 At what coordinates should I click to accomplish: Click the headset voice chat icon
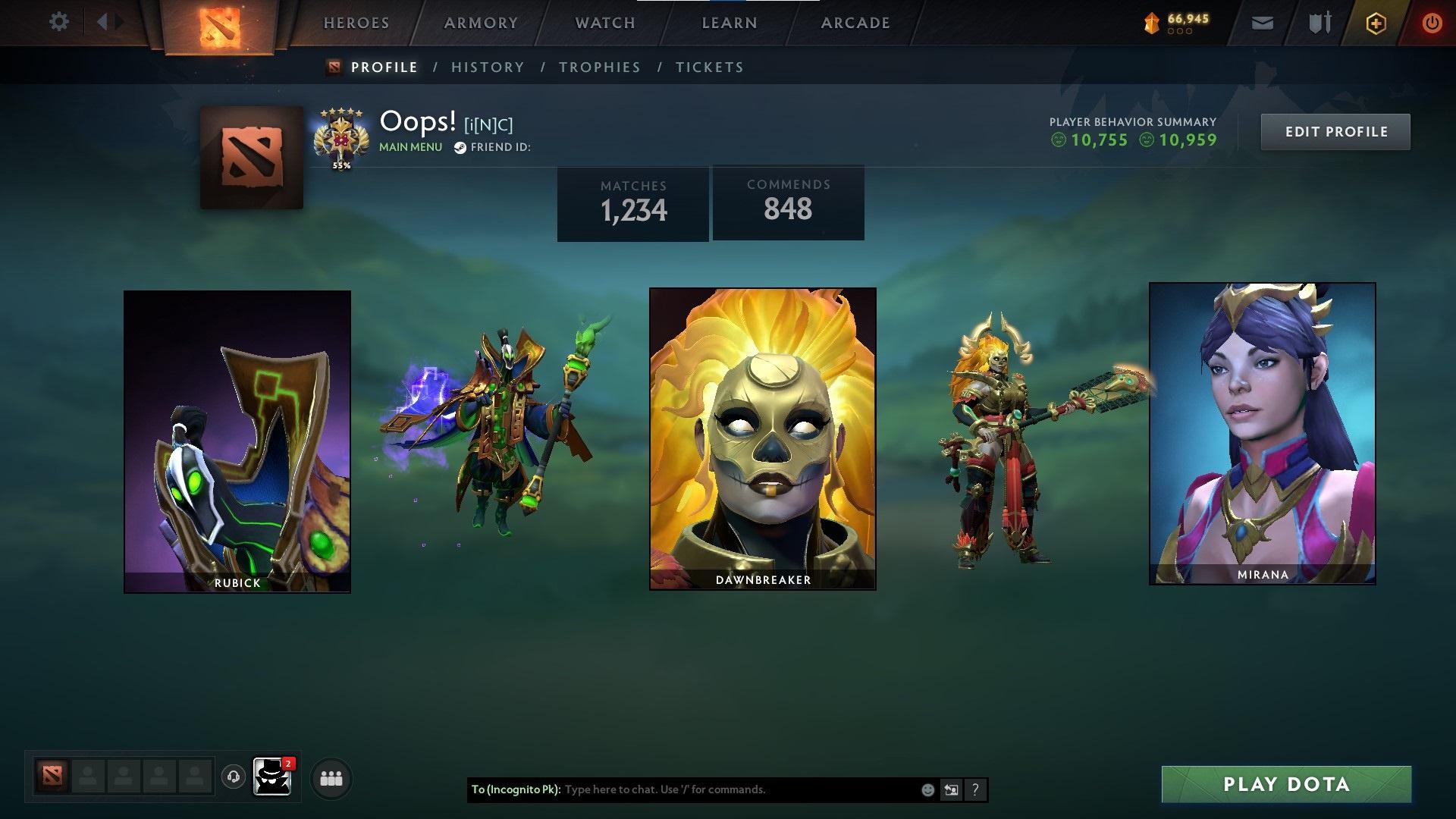pos(233,777)
